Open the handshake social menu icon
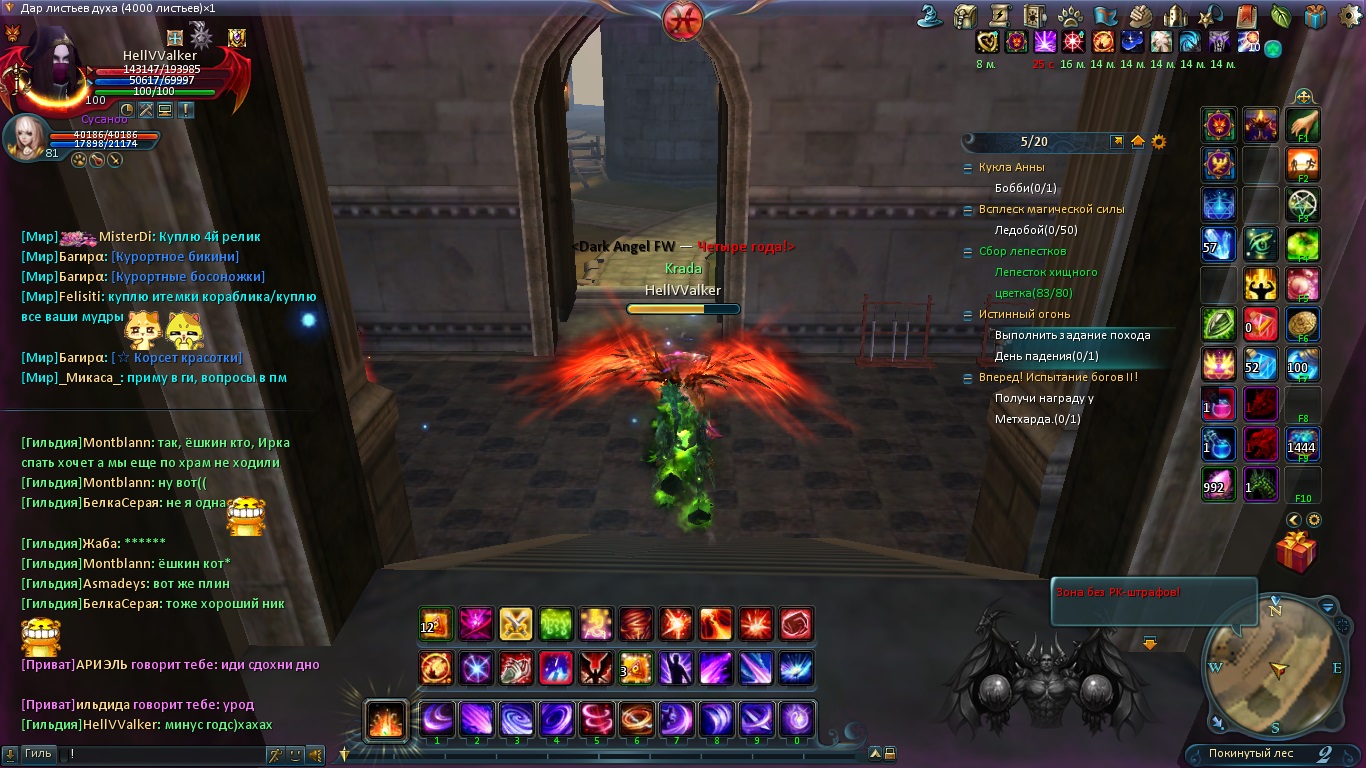 click(x=1142, y=15)
